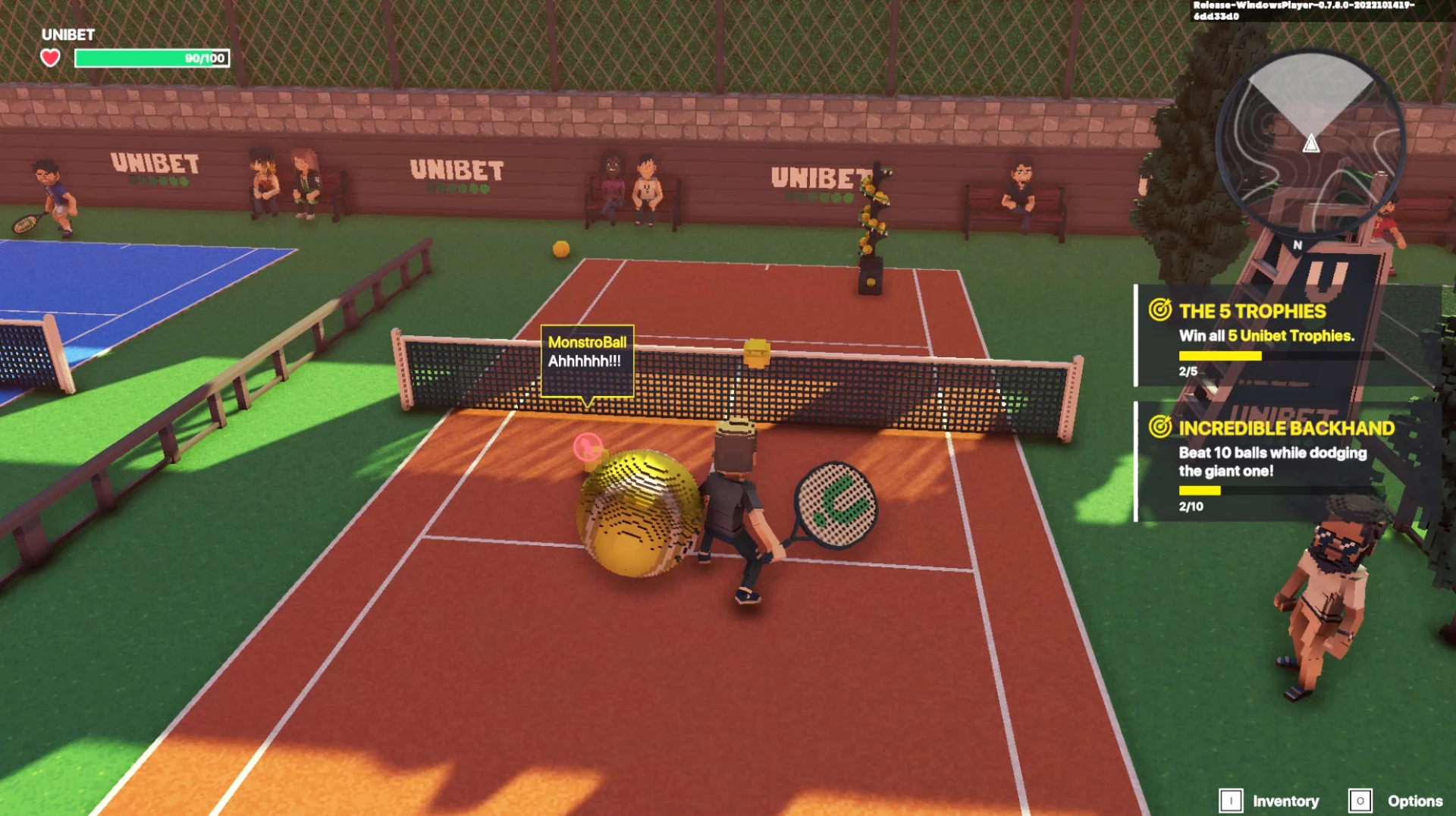Open the Options menu
This screenshot has width=1456, height=816.
(x=1397, y=801)
